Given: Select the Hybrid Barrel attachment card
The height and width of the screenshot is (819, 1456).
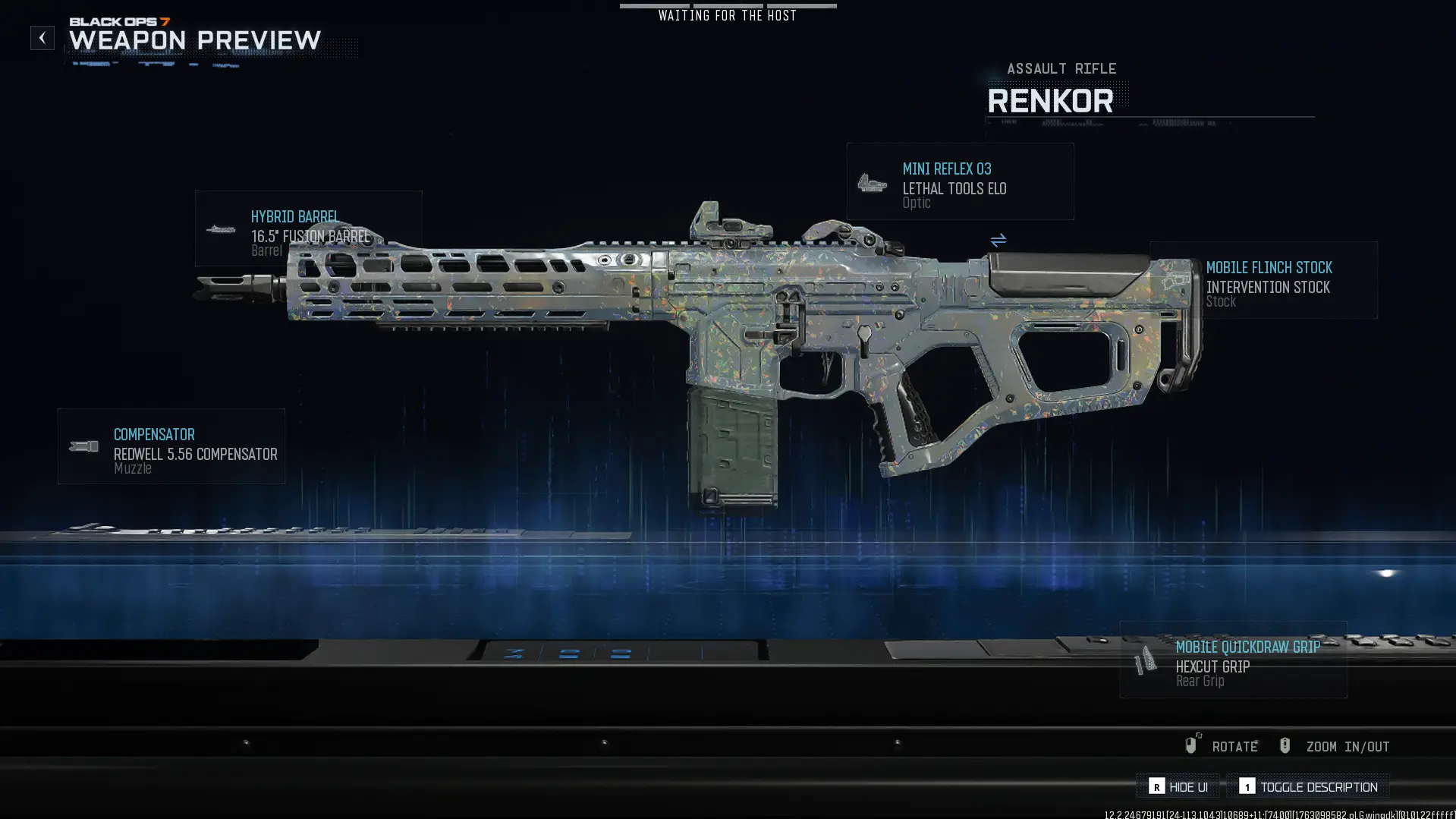Looking at the screenshot, I should (x=308, y=228).
